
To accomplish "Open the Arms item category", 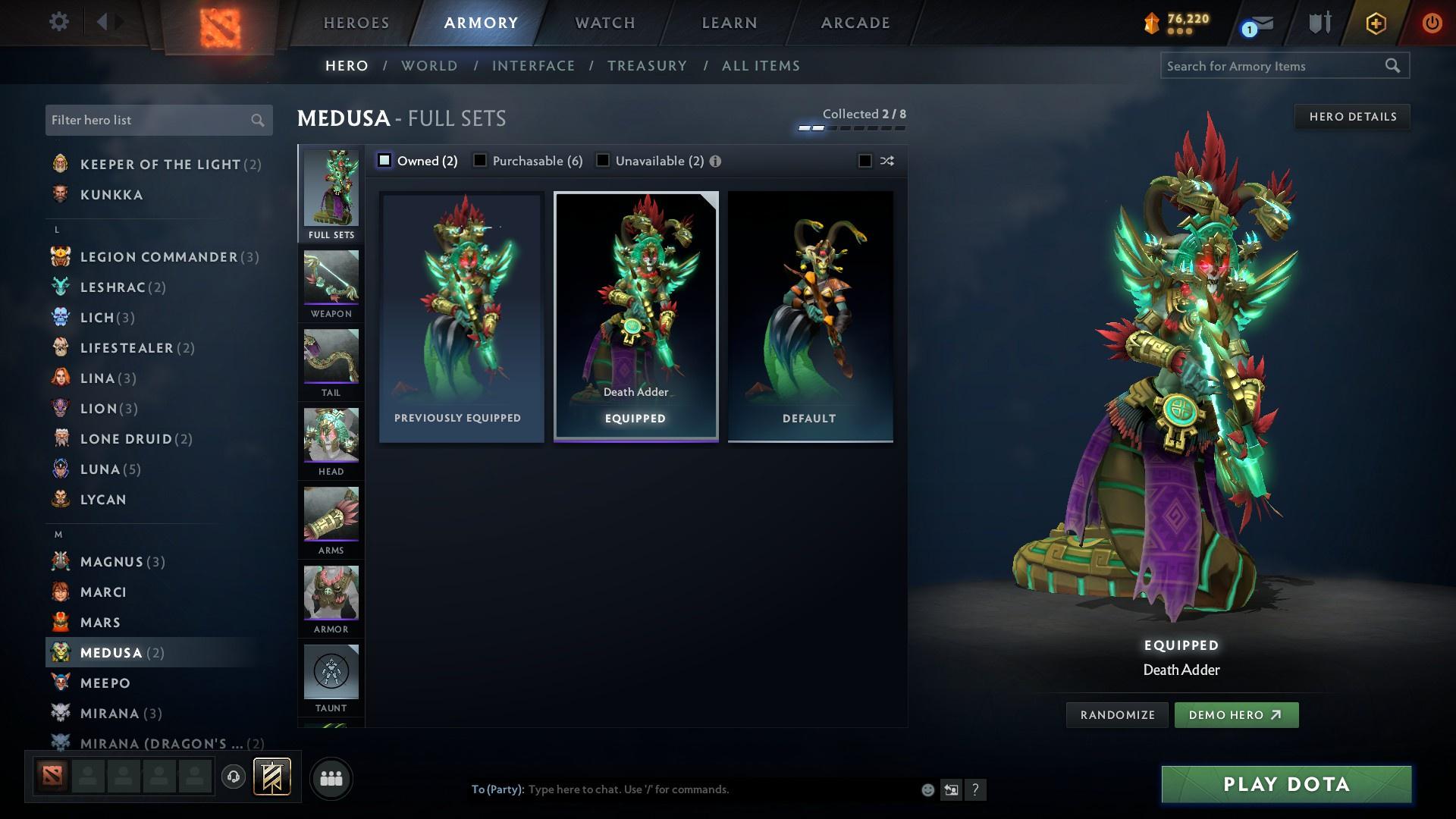I will [331, 517].
